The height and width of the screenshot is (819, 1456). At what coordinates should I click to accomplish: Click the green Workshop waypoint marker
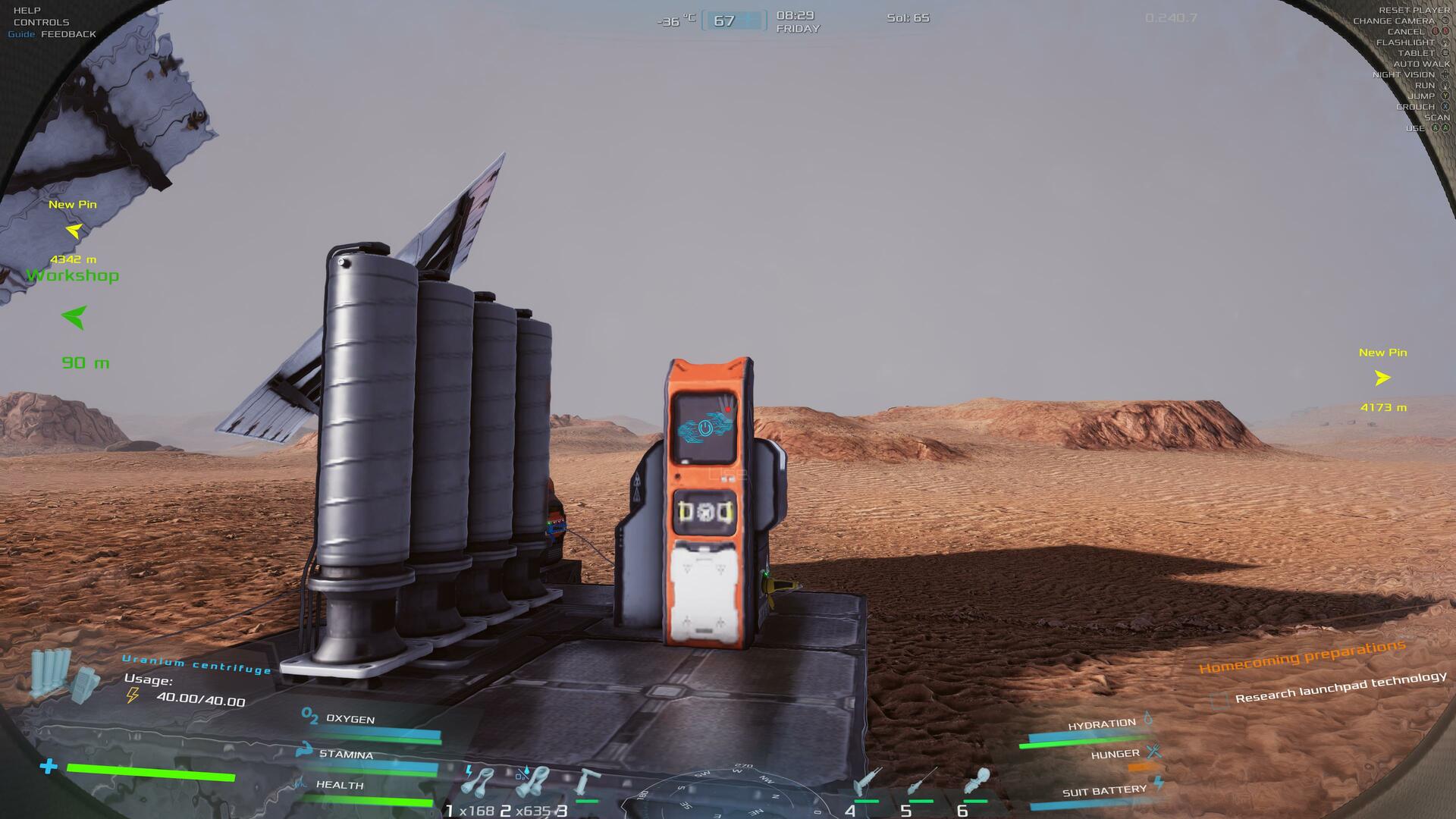click(74, 316)
